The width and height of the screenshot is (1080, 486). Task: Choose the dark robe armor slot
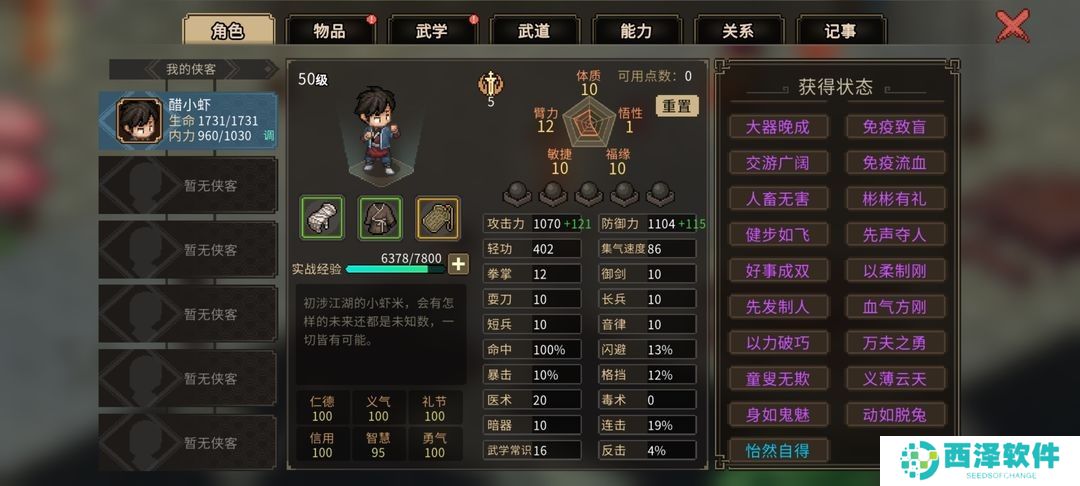coord(380,217)
